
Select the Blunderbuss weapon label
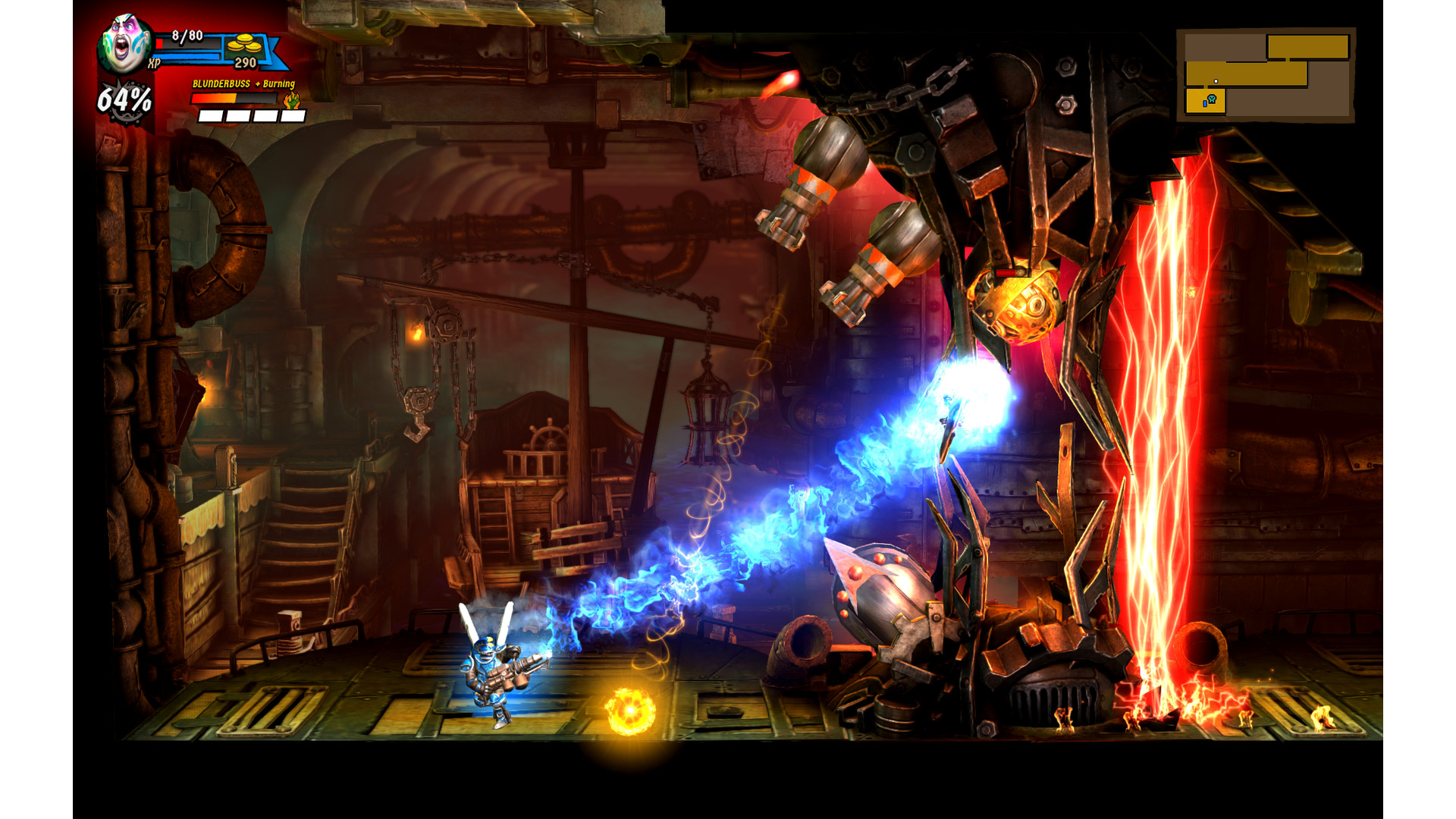221,84
